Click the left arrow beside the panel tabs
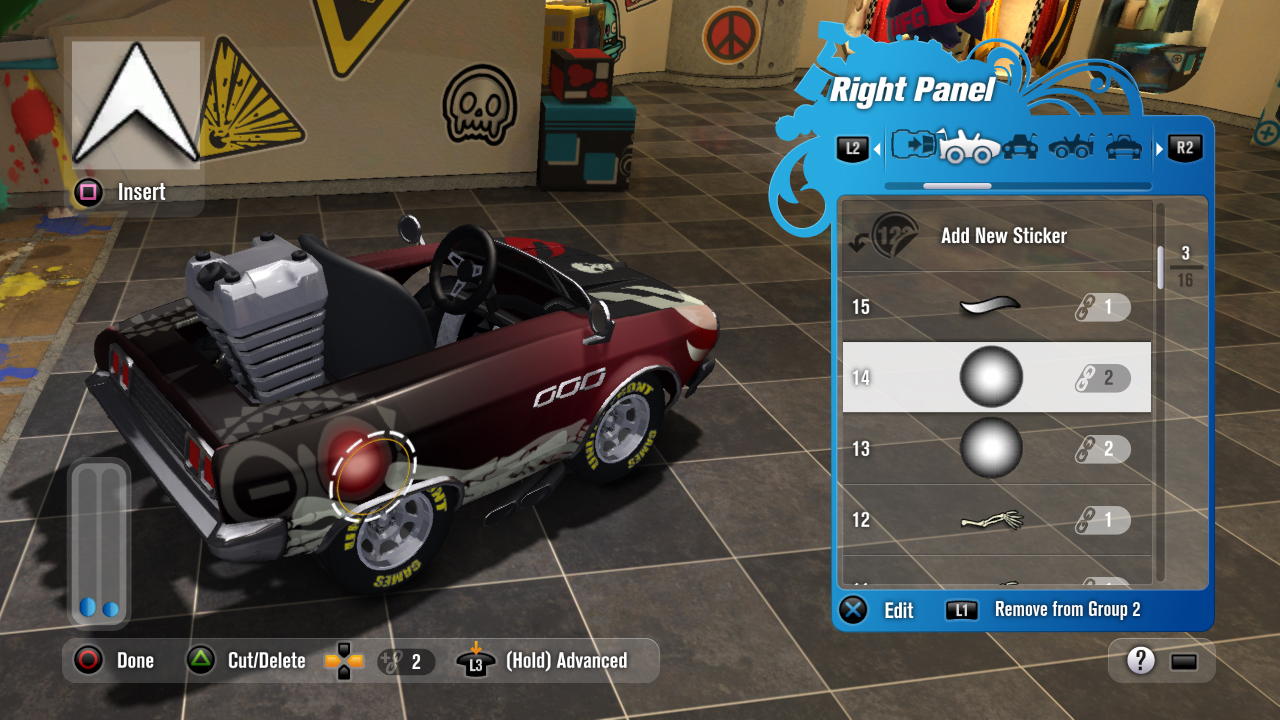The height and width of the screenshot is (720, 1280). (x=877, y=149)
